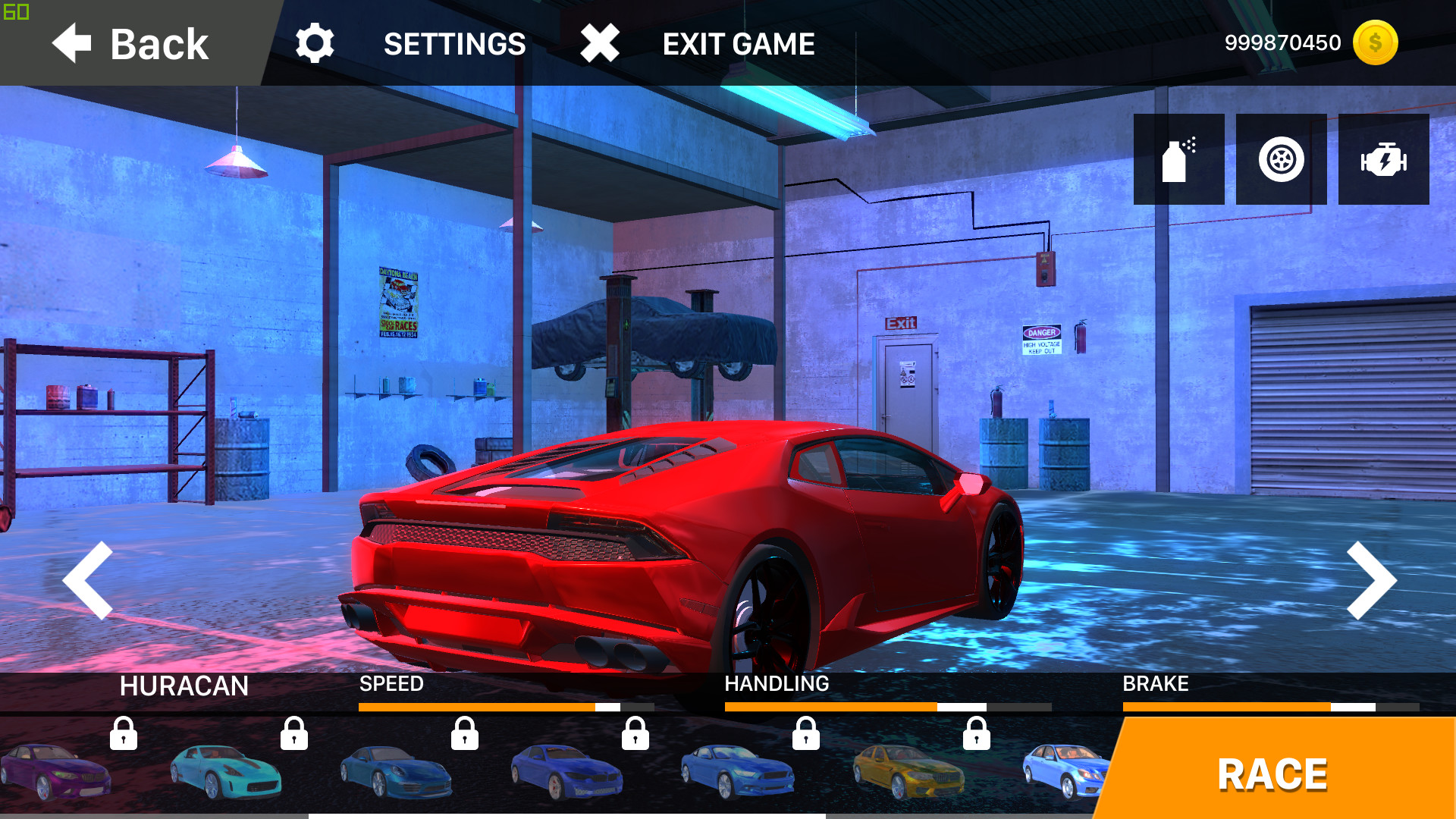The image size is (1456, 819).
Task: Click the Exit Game X icon
Action: point(598,43)
